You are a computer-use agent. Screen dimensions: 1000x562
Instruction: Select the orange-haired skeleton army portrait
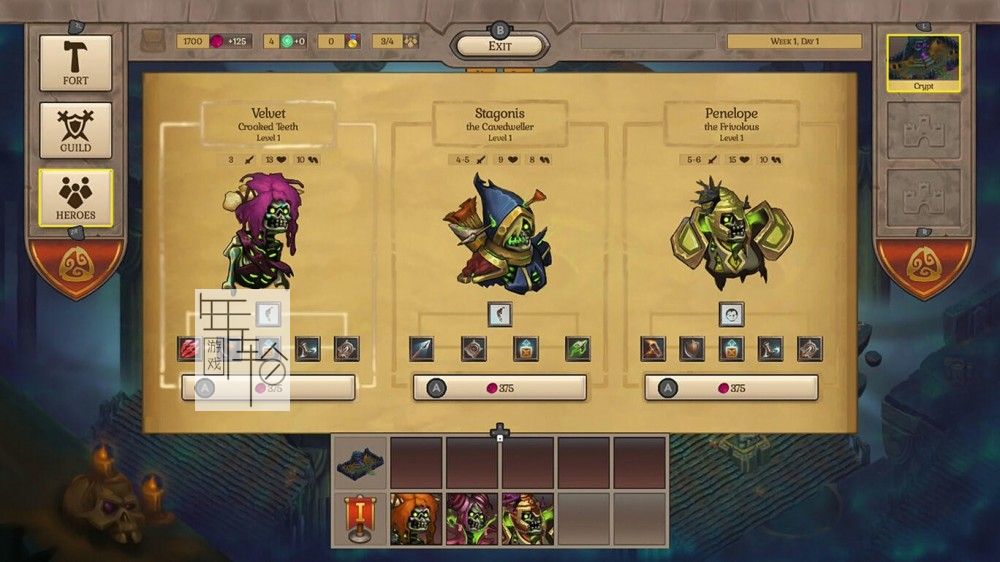(415, 519)
